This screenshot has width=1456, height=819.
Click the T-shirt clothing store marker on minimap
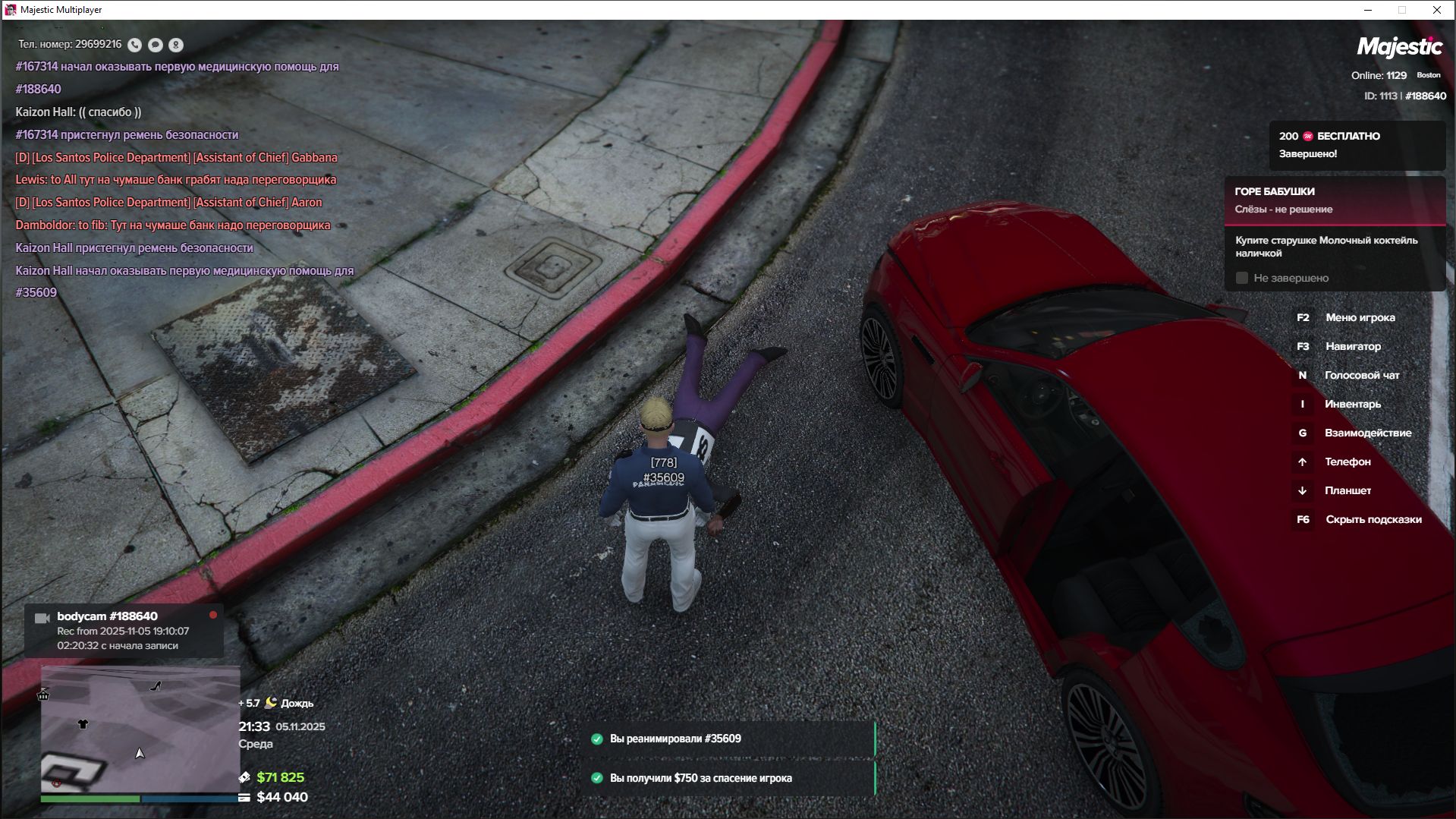tap(83, 724)
